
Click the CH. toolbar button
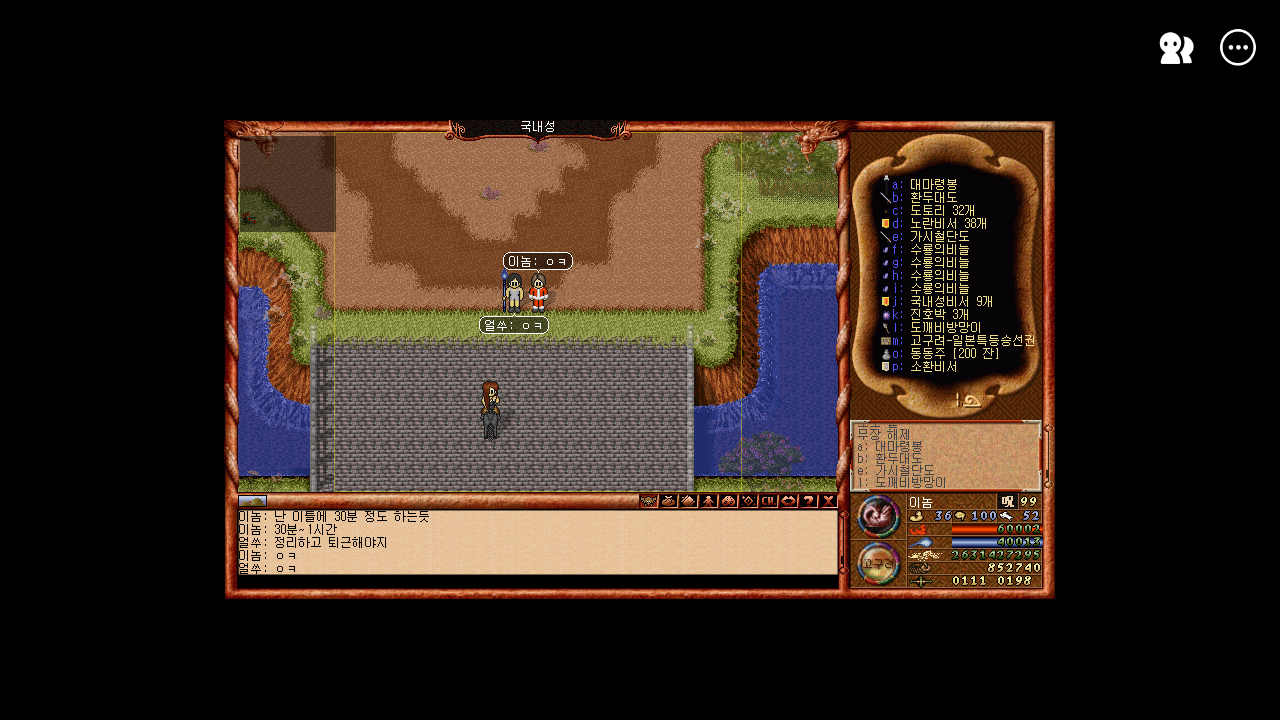click(769, 501)
